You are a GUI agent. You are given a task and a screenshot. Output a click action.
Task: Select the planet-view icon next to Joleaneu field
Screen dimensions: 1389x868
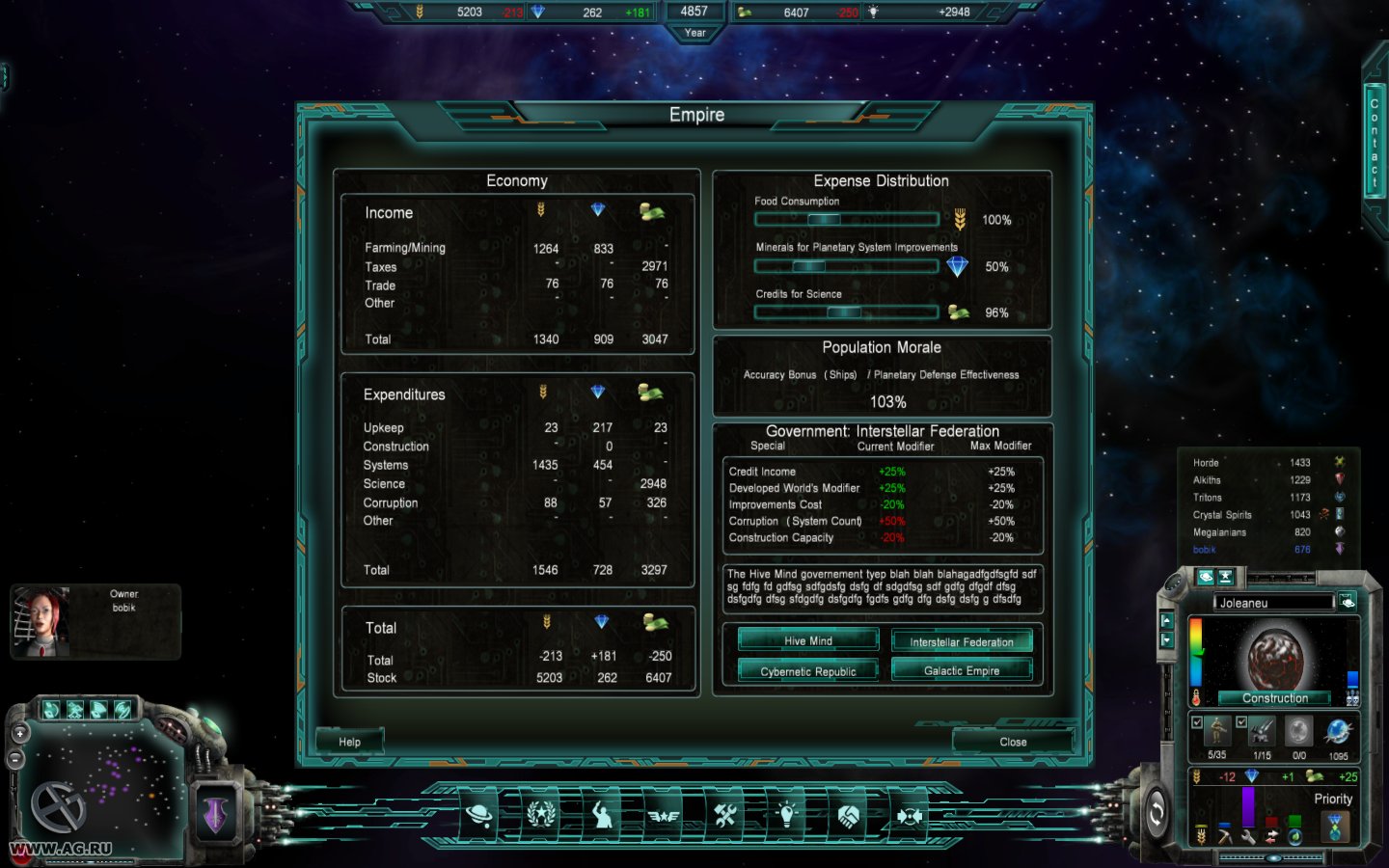pyautogui.click(x=1348, y=602)
